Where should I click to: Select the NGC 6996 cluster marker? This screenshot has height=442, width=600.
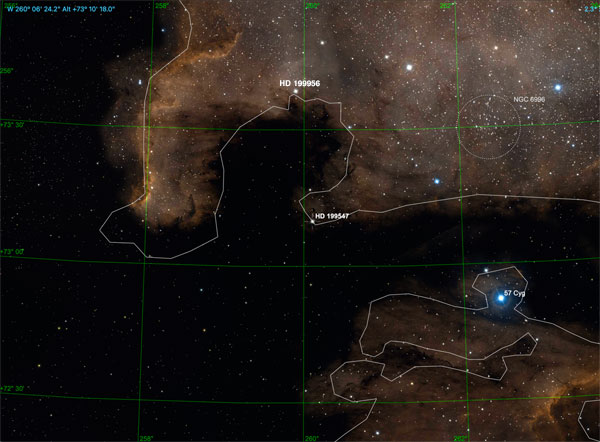489,126
